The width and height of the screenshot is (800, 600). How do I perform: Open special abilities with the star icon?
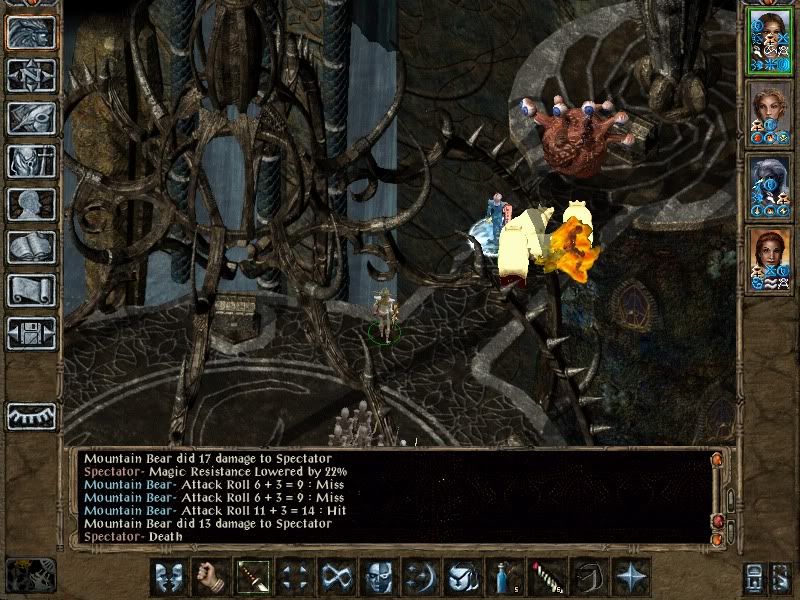[629, 577]
